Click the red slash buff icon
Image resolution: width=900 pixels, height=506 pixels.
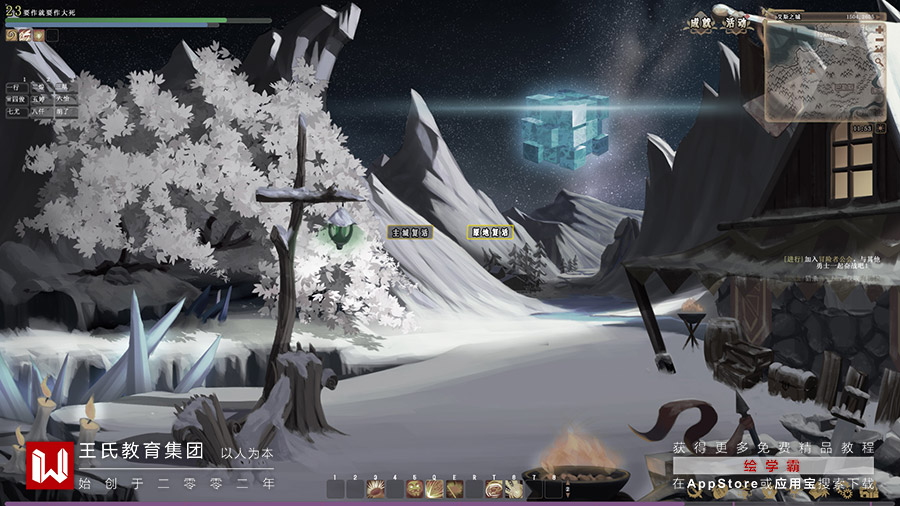24,35
